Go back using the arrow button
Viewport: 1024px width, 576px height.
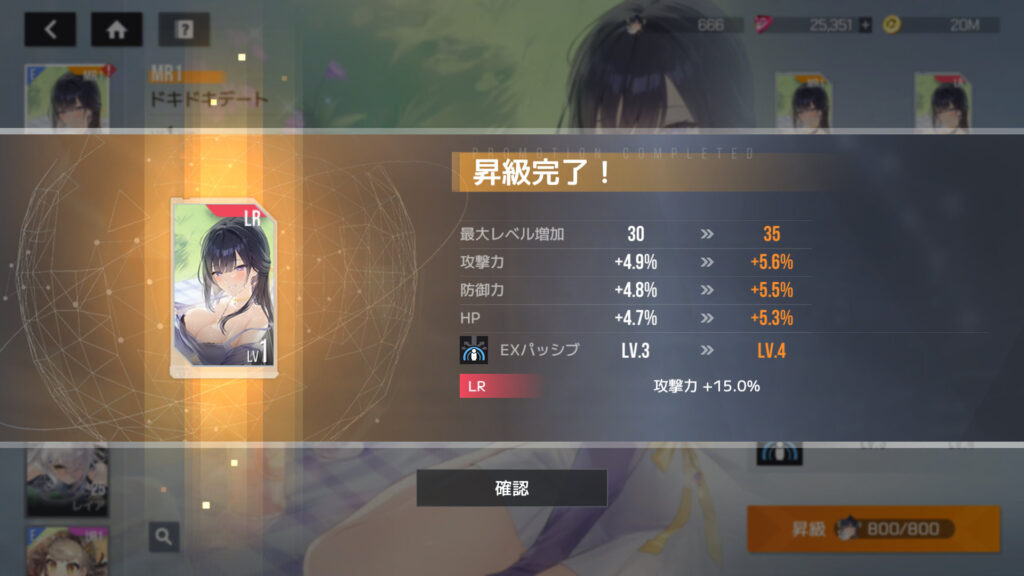click(50, 29)
